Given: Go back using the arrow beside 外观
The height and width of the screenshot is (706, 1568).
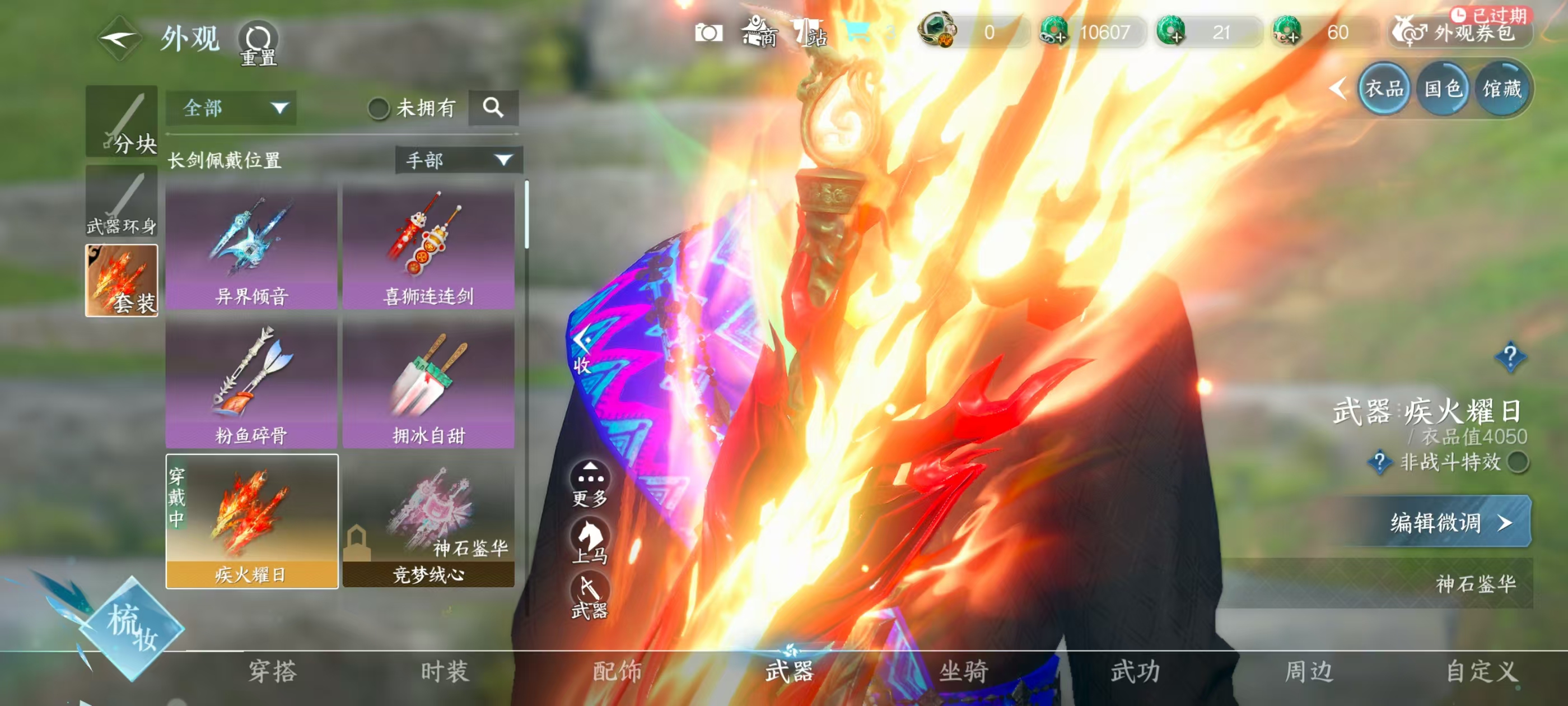Looking at the screenshot, I should click(119, 39).
